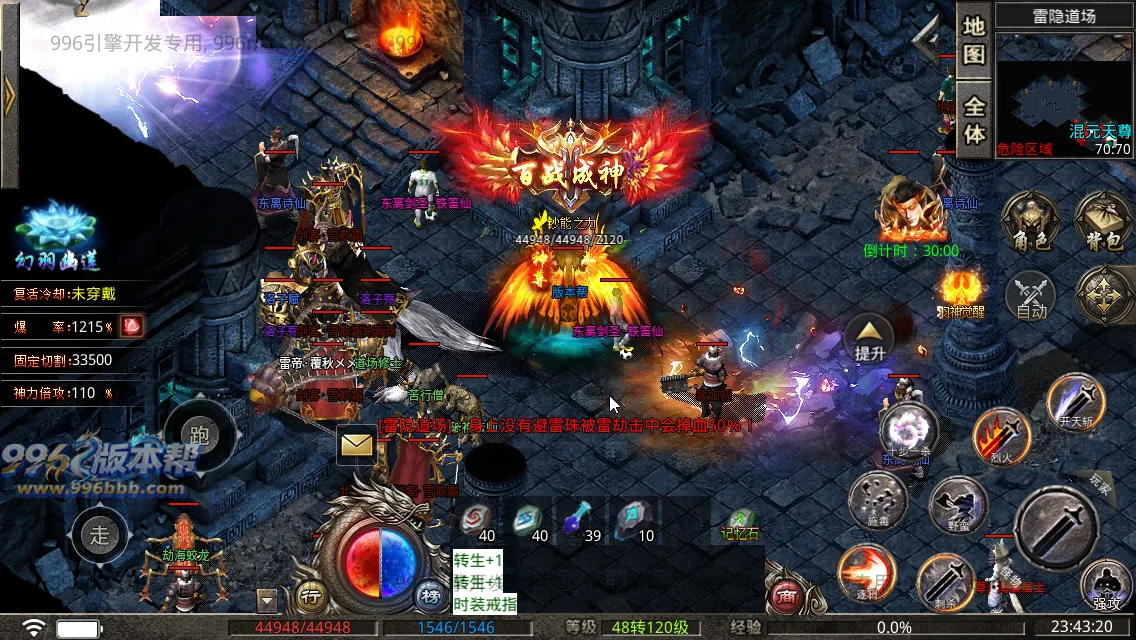This screenshot has width=1136, height=640.
Task: Use the 施毒 poison skill
Action: (x=877, y=500)
